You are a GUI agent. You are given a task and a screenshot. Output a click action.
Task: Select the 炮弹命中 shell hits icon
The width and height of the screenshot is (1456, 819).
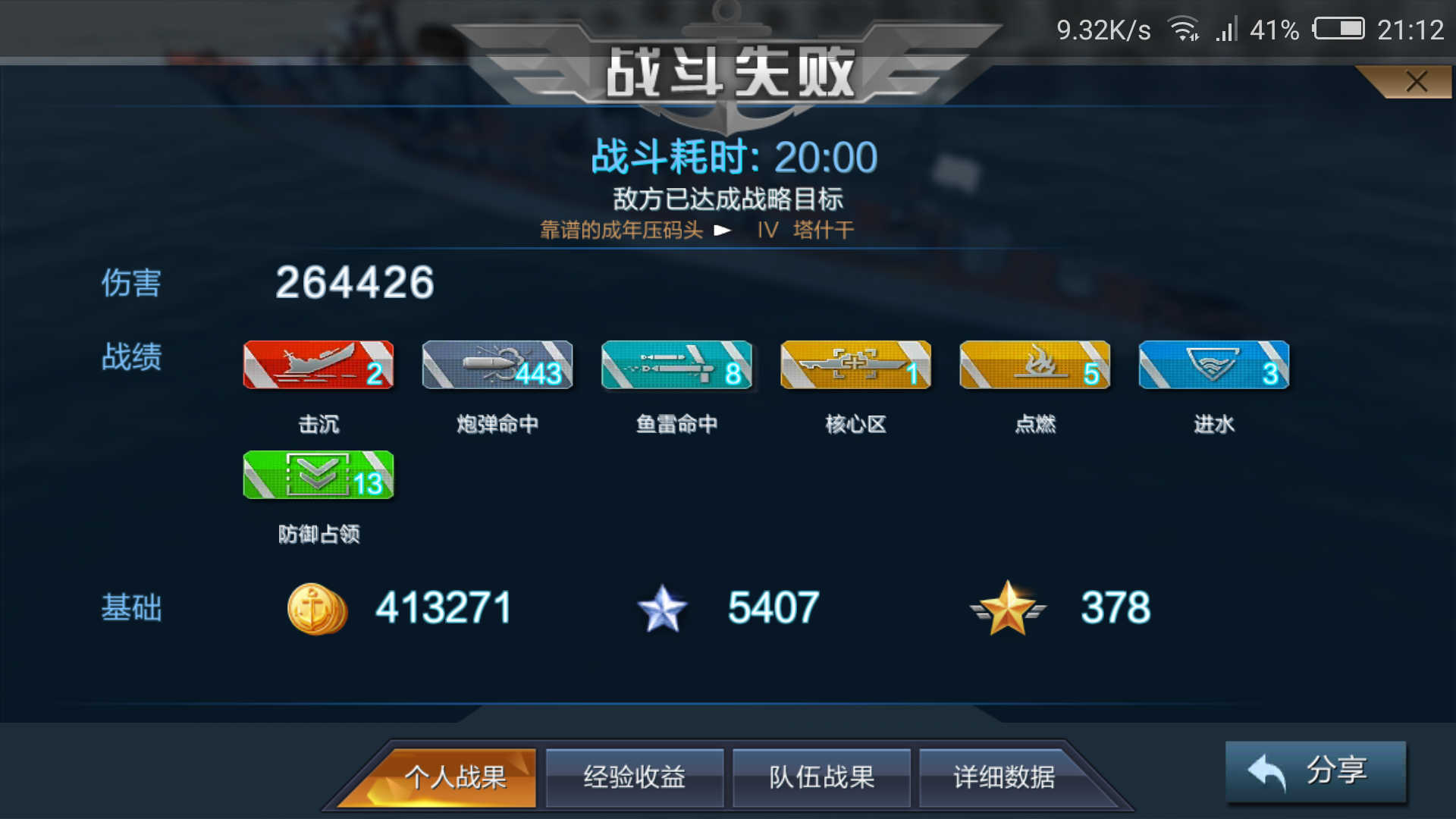(497, 365)
